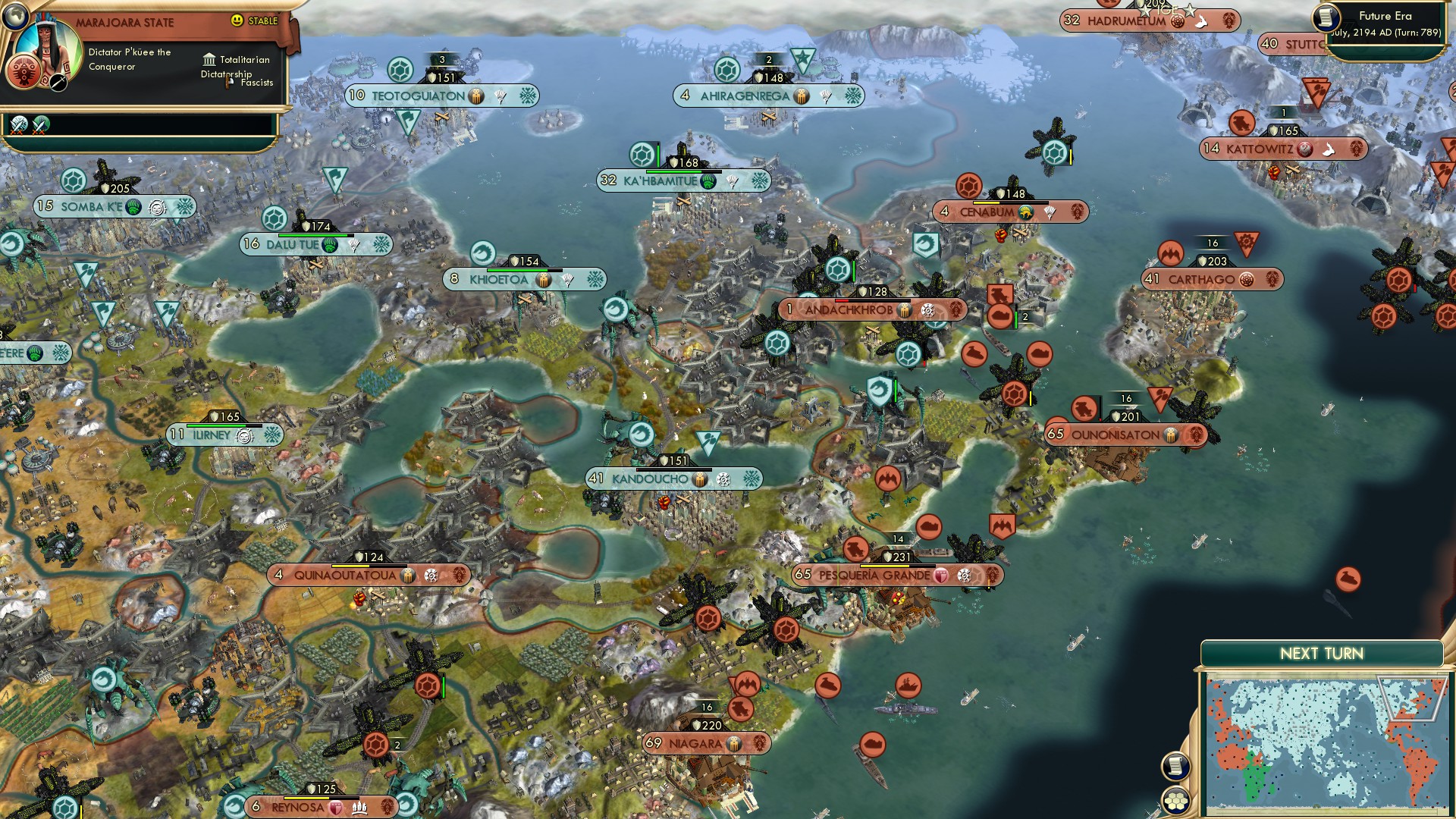Image resolution: width=1456 pixels, height=819 pixels.
Task: Click the STABLE smiley face icon
Action: [x=237, y=20]
